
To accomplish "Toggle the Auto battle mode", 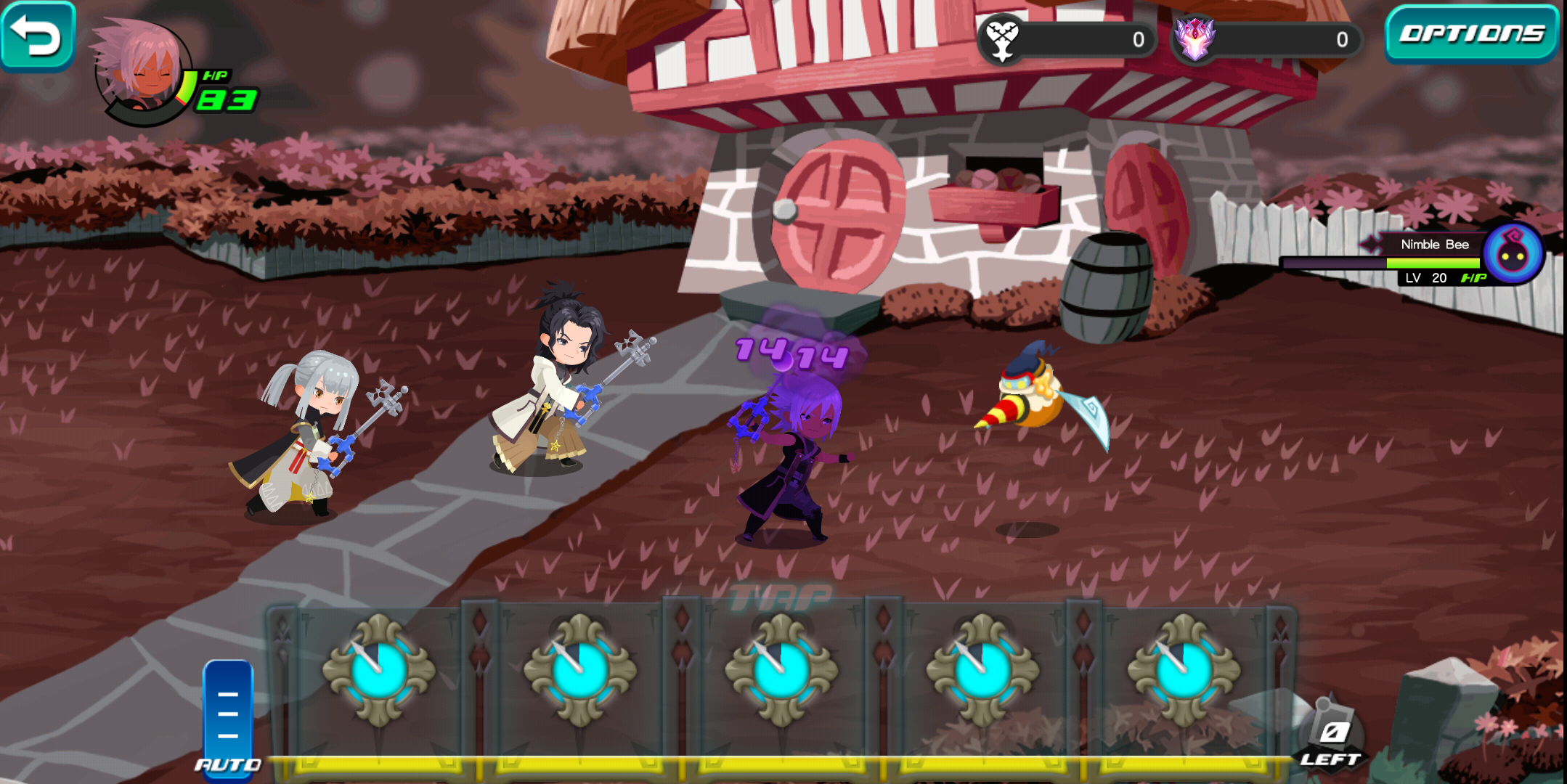I will pyautogui.click(x=228, y=719).
